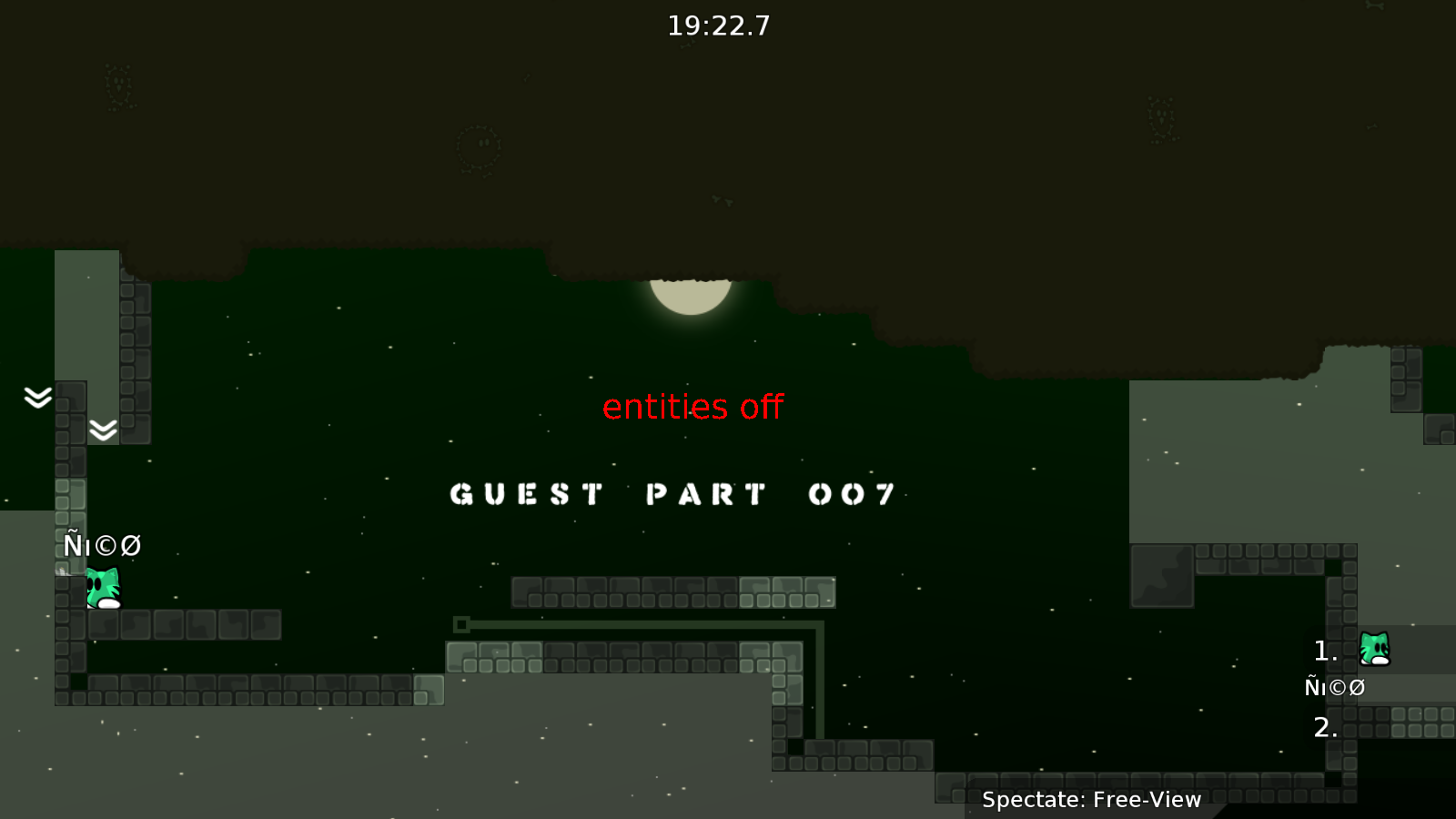Expand the rank 2 slot on the scoreboard

[1324, 727]
